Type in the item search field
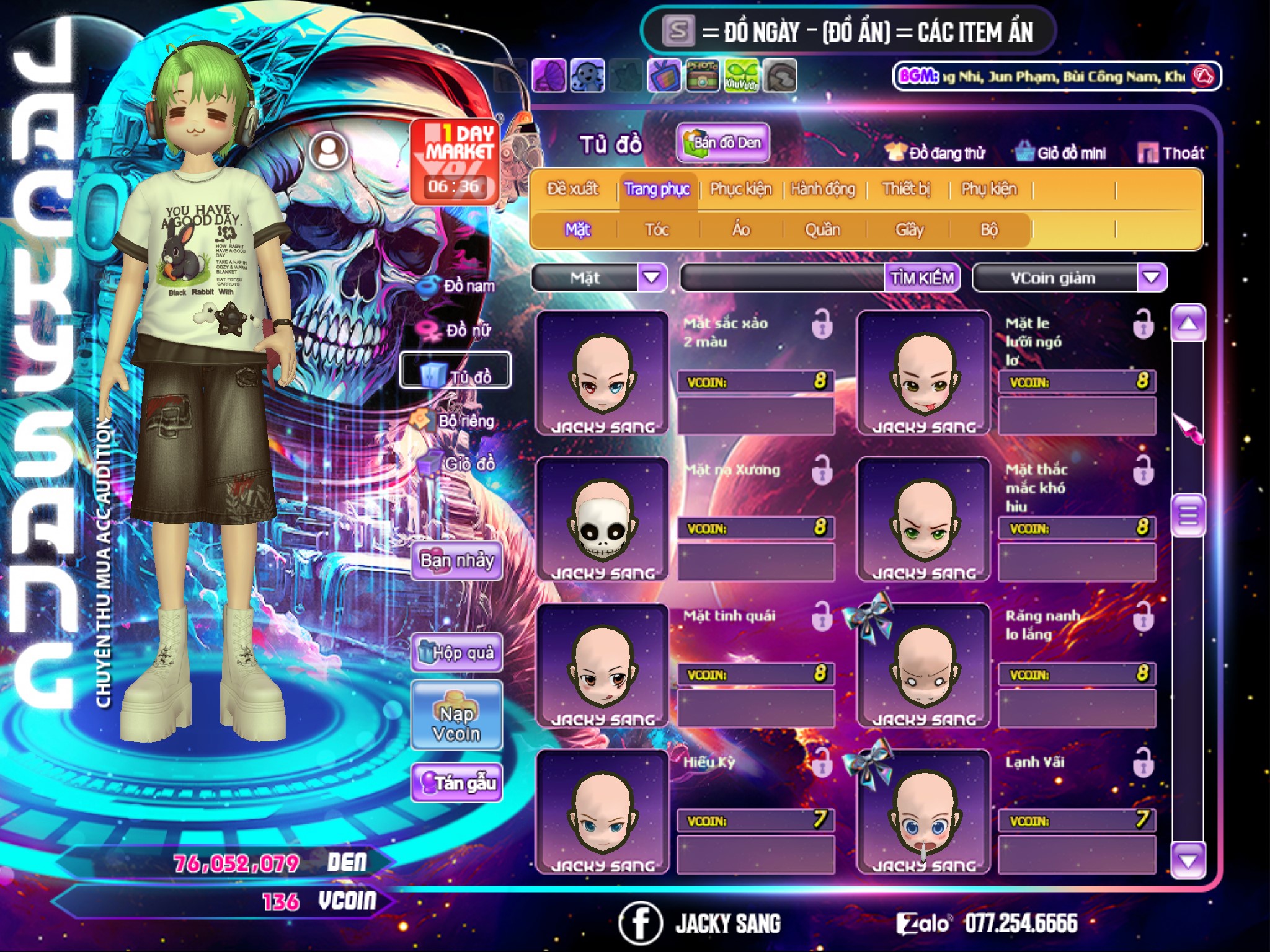The image size is (1270, 952). (783, 278)
